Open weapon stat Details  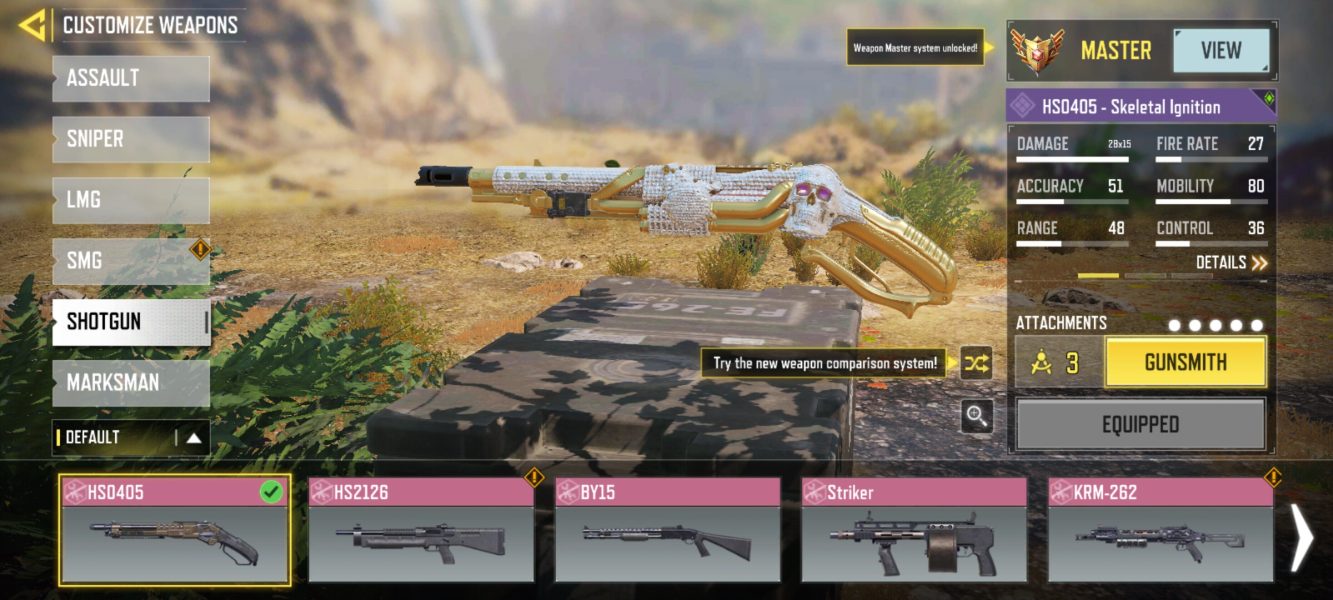[1231, 263]
